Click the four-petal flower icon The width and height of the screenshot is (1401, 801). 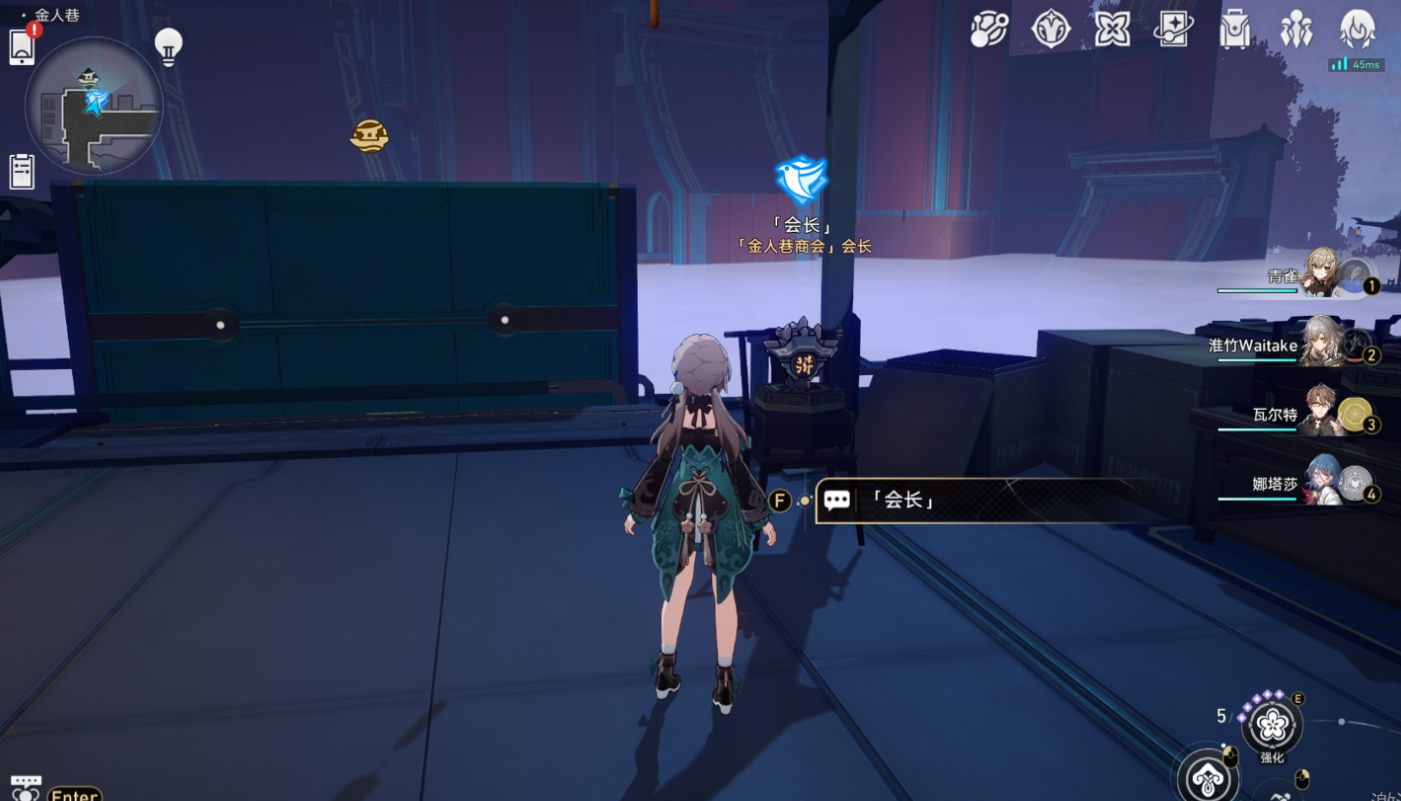(x=1112, y=29)
